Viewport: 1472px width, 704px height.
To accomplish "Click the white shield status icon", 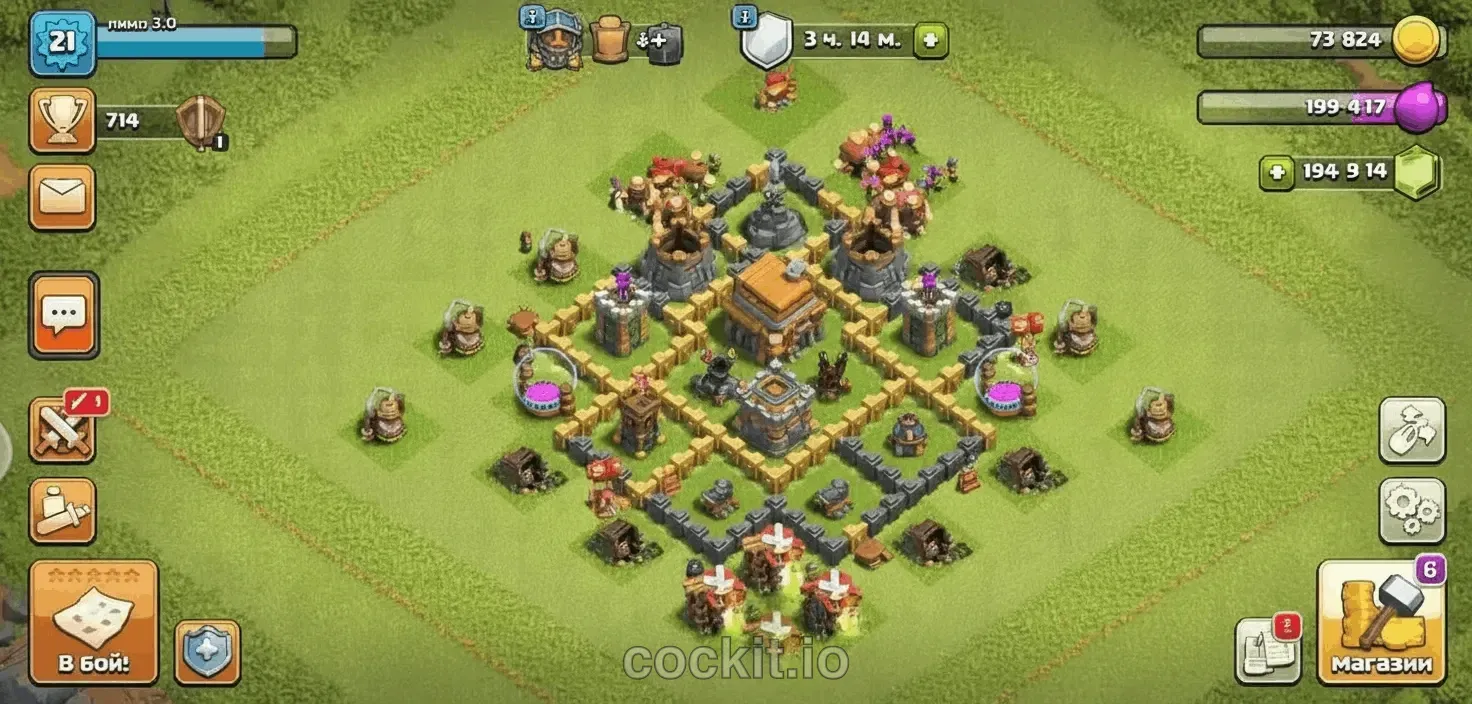I will click(766, 42).
